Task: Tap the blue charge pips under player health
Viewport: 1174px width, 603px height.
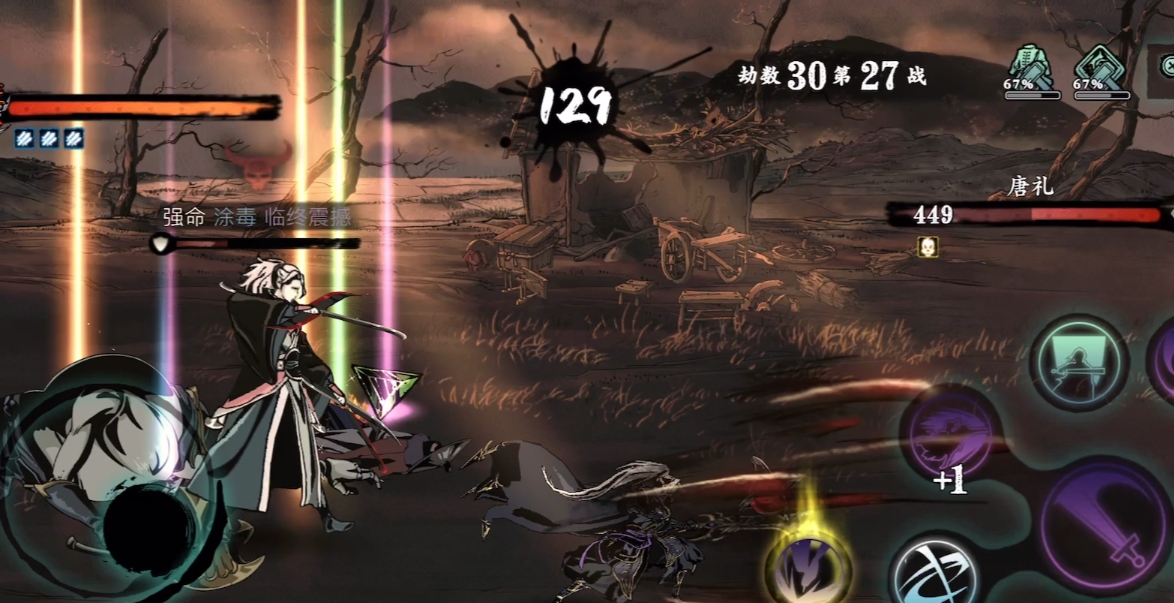Action: 47,139
